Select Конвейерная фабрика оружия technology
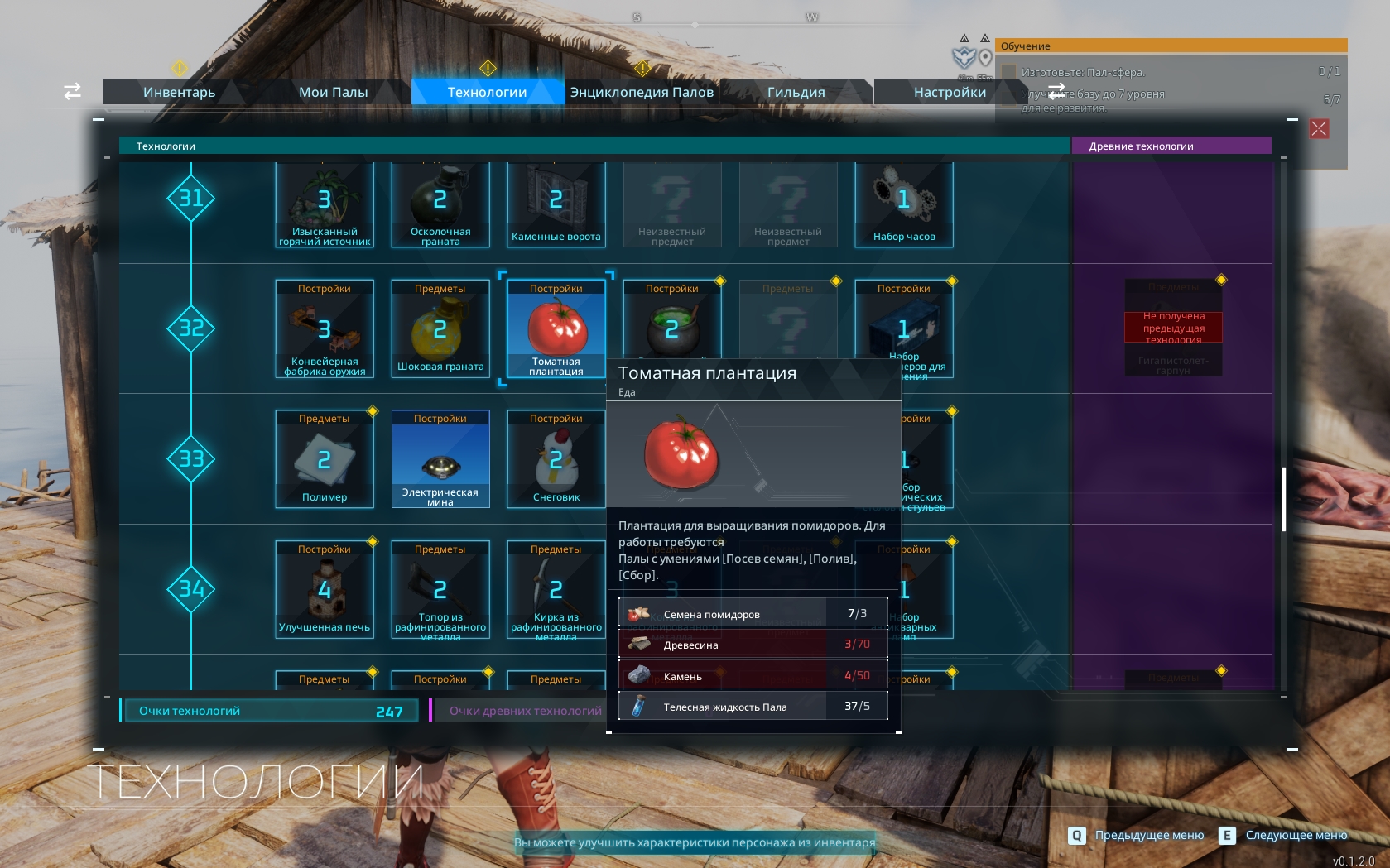This screenshot has width=1390, height=868. point(325,328)
